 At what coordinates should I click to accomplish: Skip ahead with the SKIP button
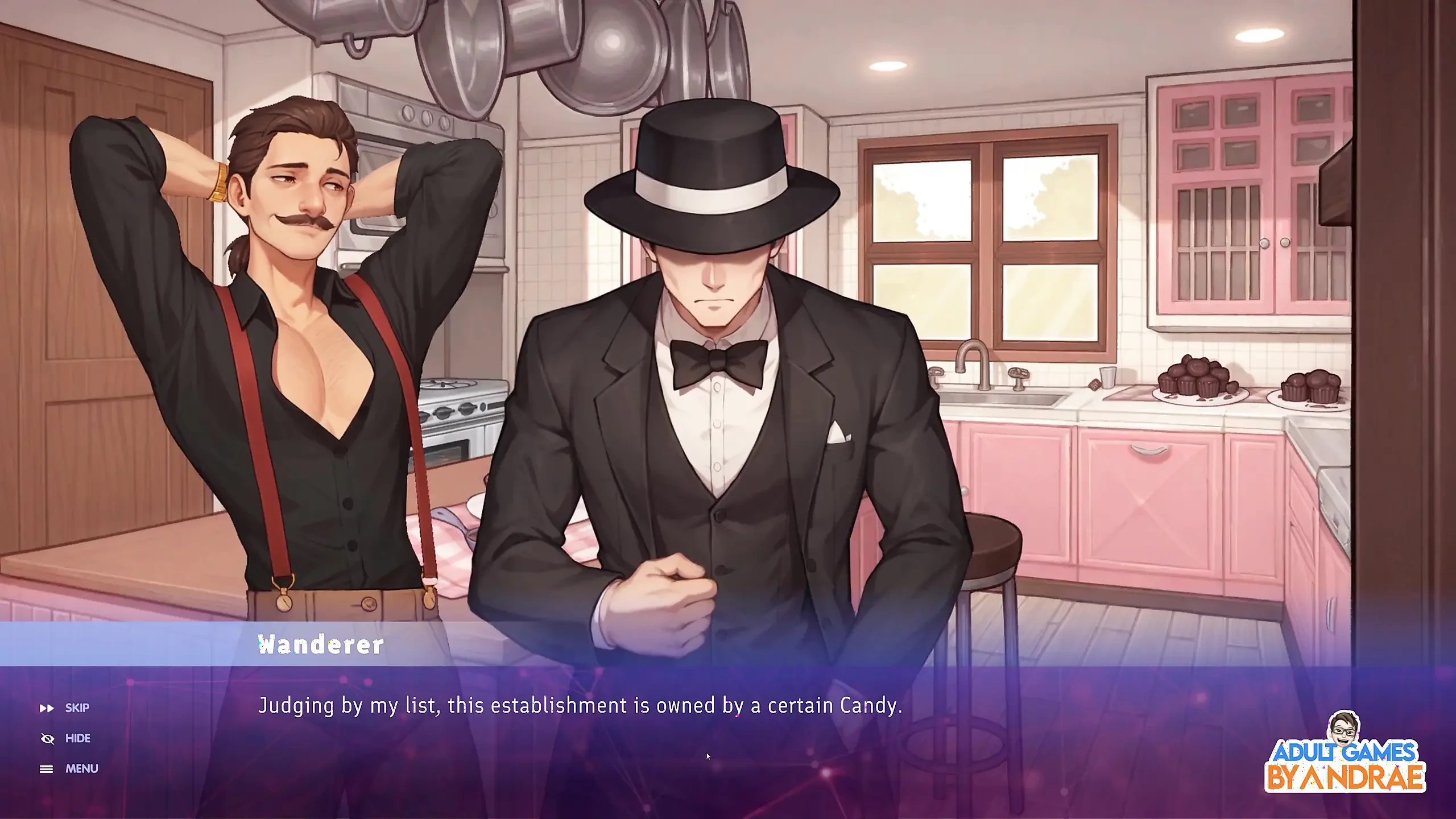[65, 708]
